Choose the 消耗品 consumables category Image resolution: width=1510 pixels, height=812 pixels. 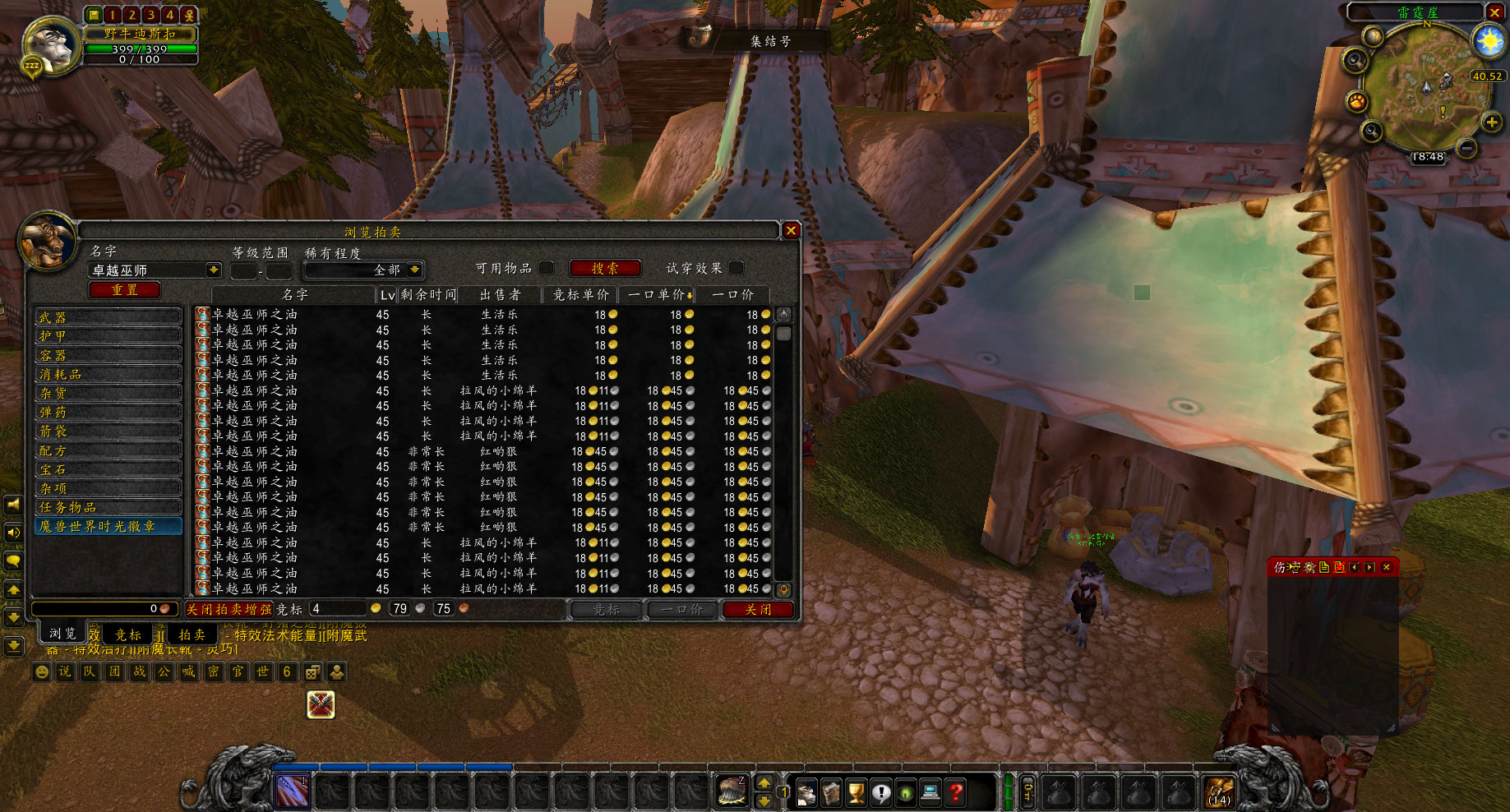(x=108, y=374)
